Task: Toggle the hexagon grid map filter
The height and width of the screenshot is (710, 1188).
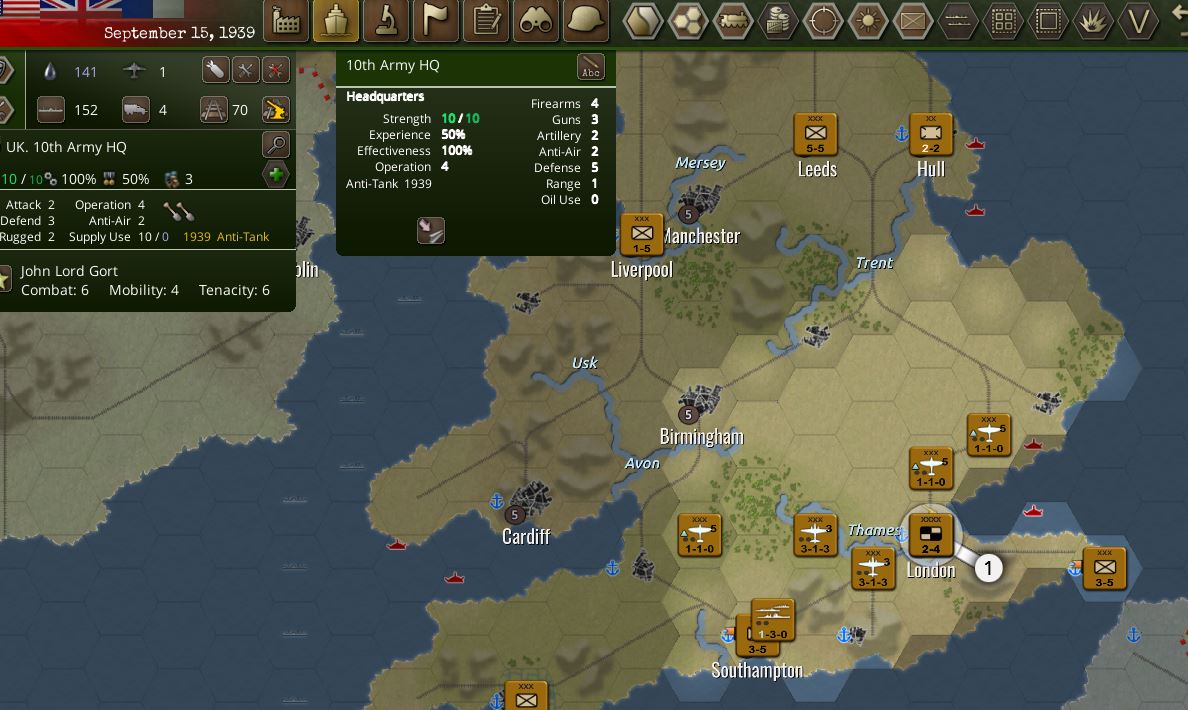Action: tap(688, 20)
